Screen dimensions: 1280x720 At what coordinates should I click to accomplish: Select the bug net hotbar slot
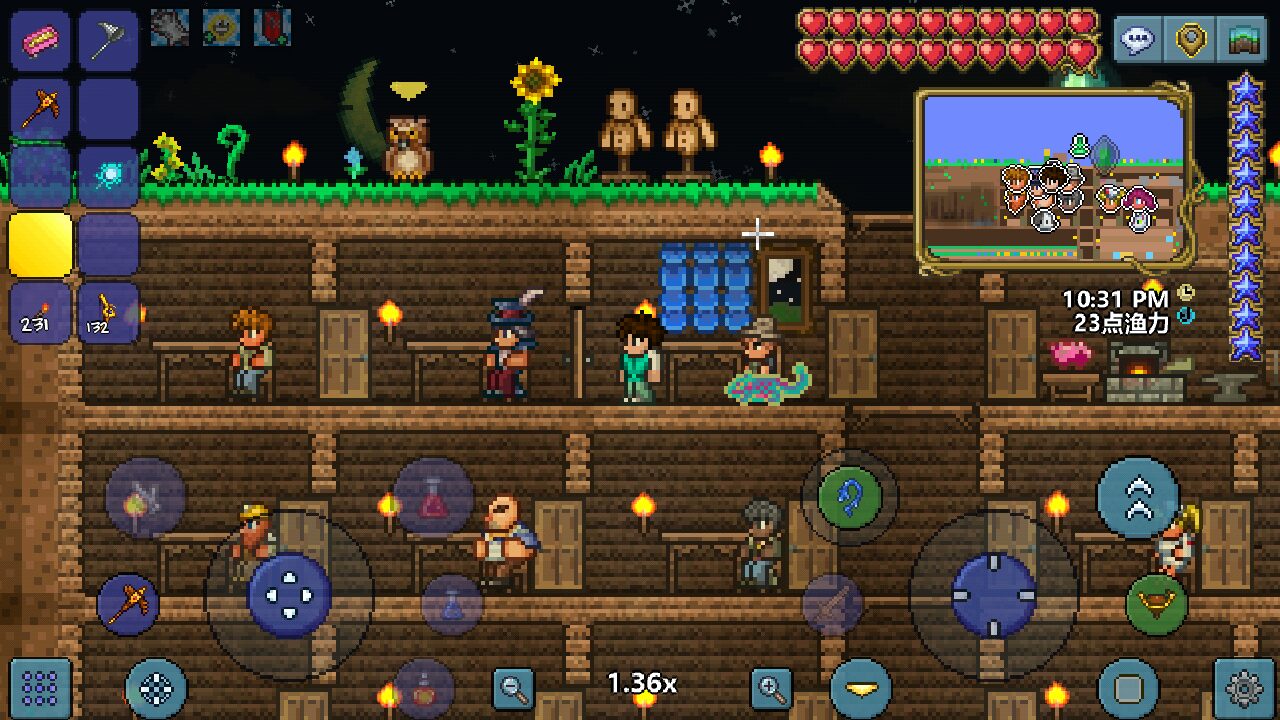(x=108, y=41)
